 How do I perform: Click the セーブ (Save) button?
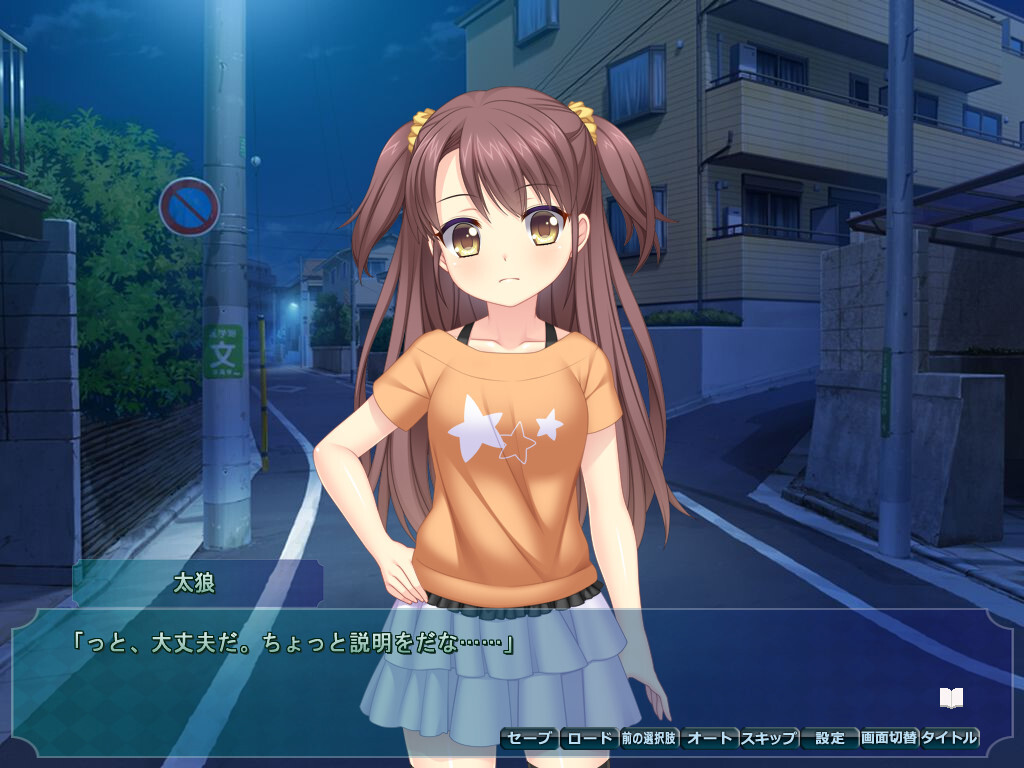coord(529,739)
